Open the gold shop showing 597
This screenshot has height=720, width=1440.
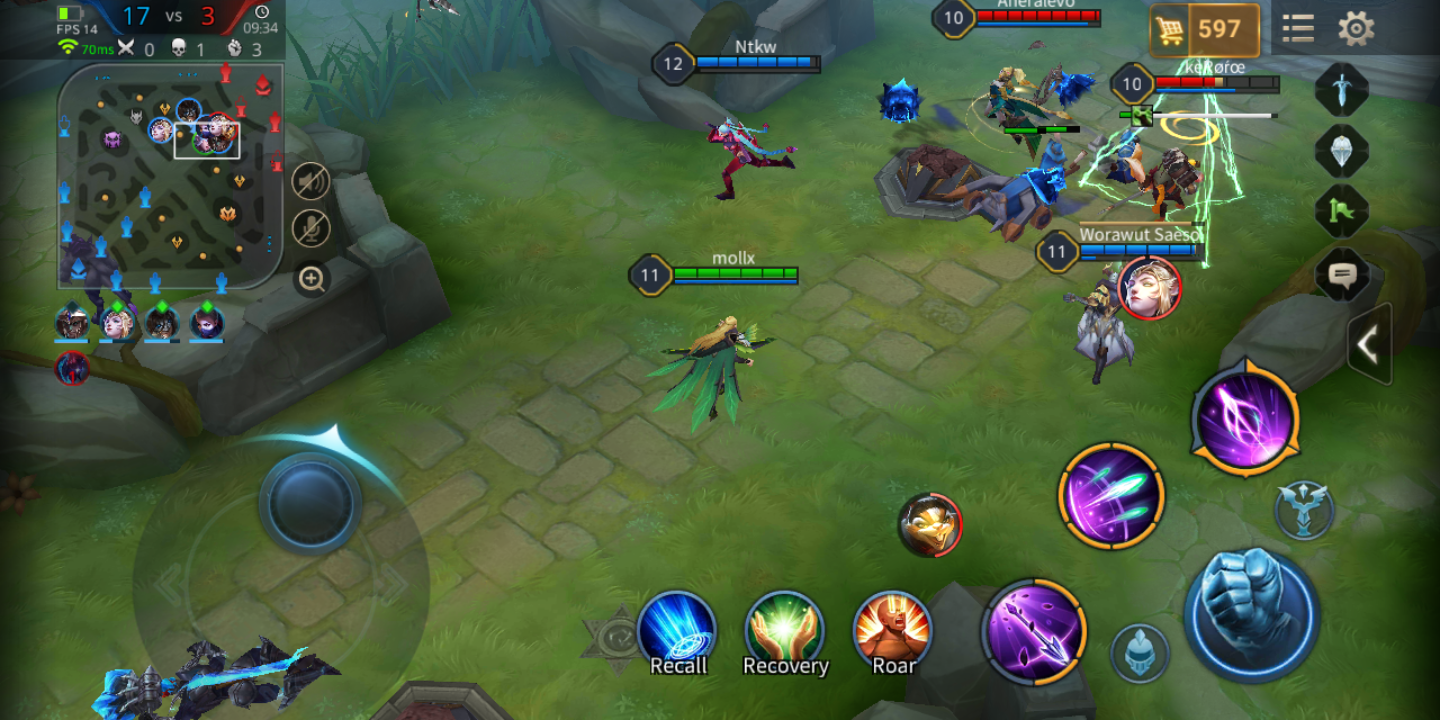coord(1204,30)
